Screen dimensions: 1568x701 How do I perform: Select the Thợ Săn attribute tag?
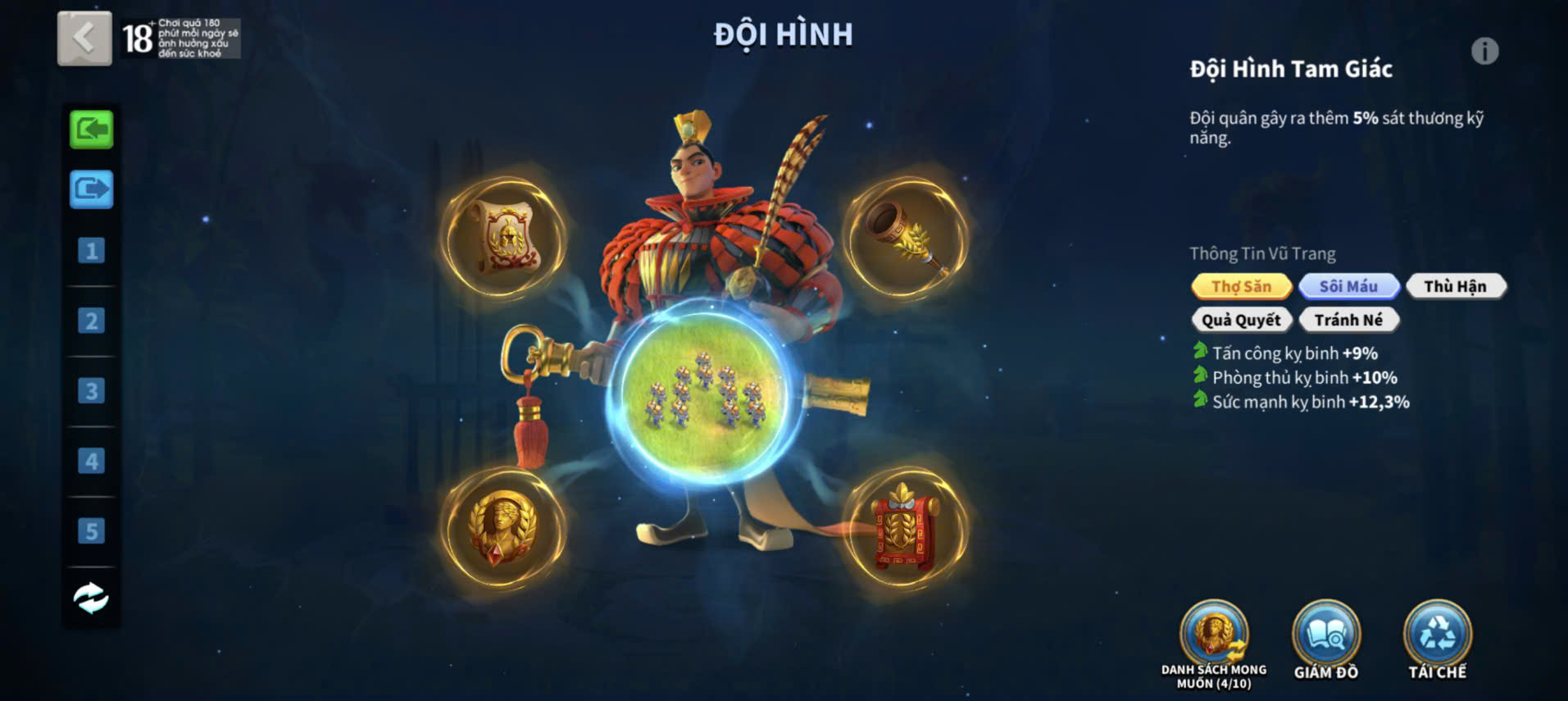1241,286
